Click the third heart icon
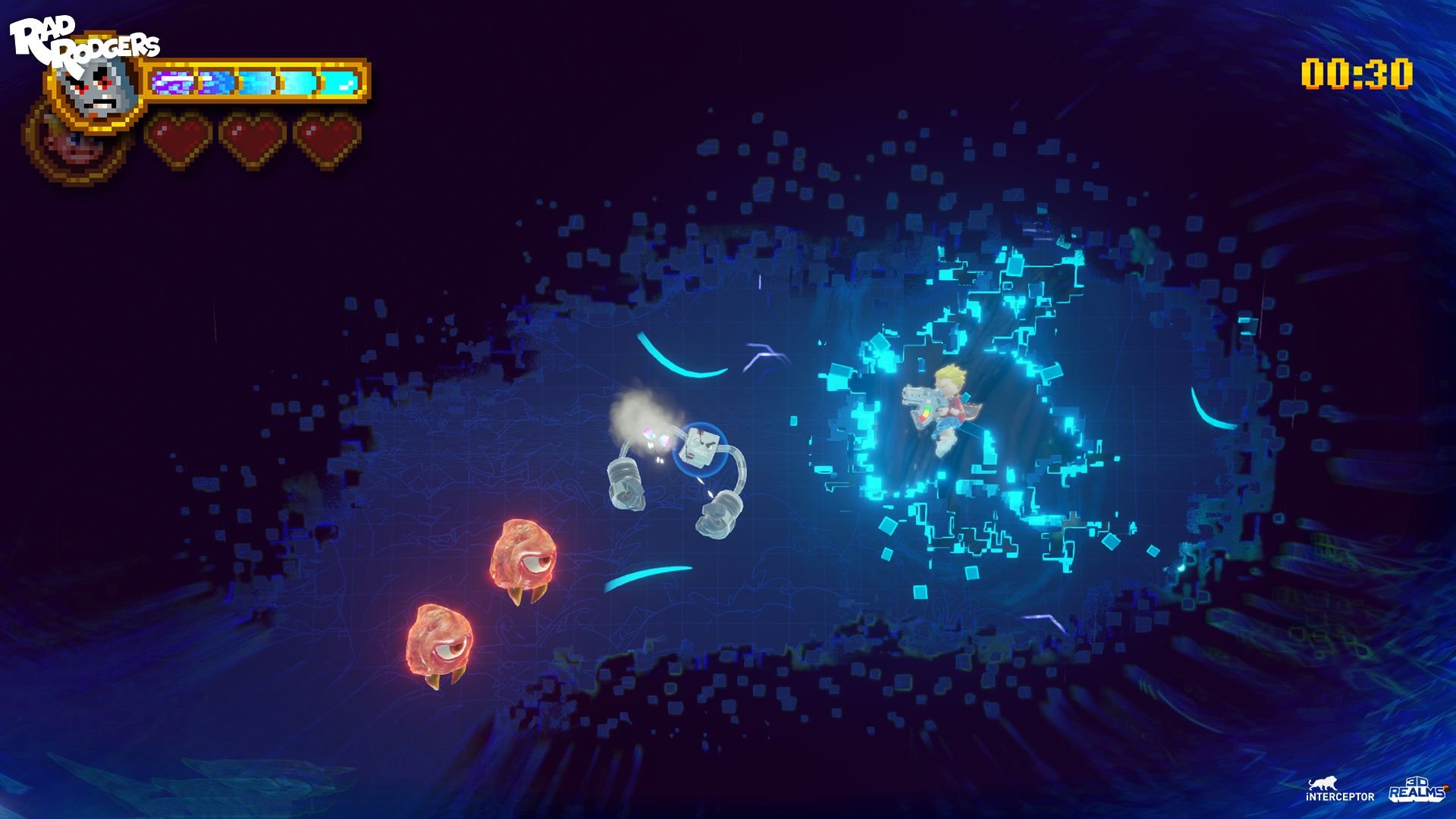1456x819 pixels. [x=325, y=136]
